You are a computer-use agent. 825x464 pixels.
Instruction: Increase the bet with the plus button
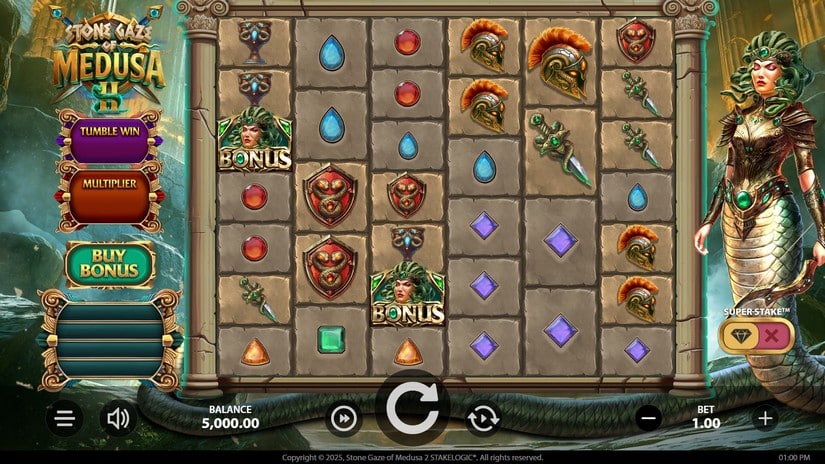tap(765, 418)
